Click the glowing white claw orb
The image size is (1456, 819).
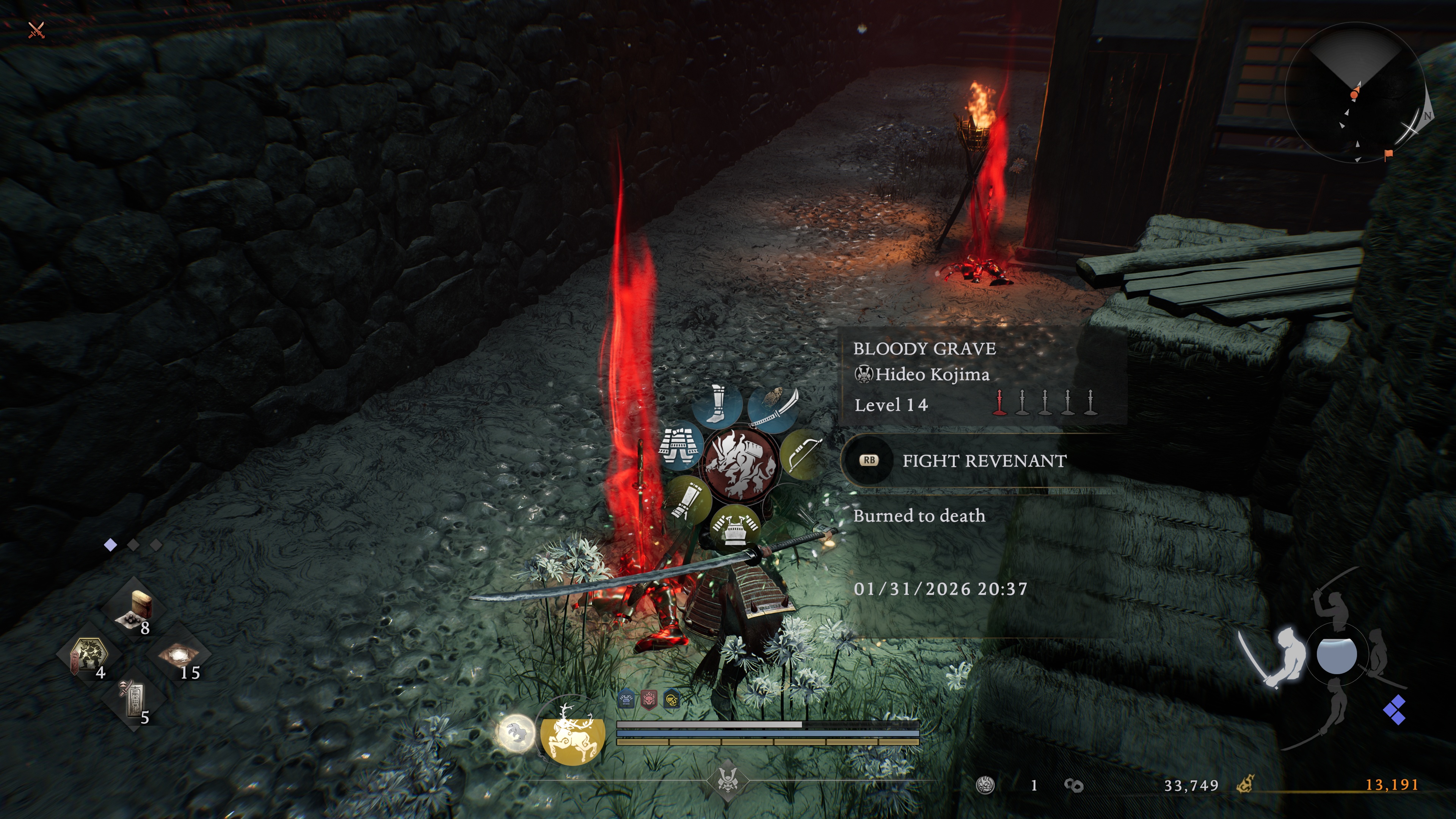516,733
